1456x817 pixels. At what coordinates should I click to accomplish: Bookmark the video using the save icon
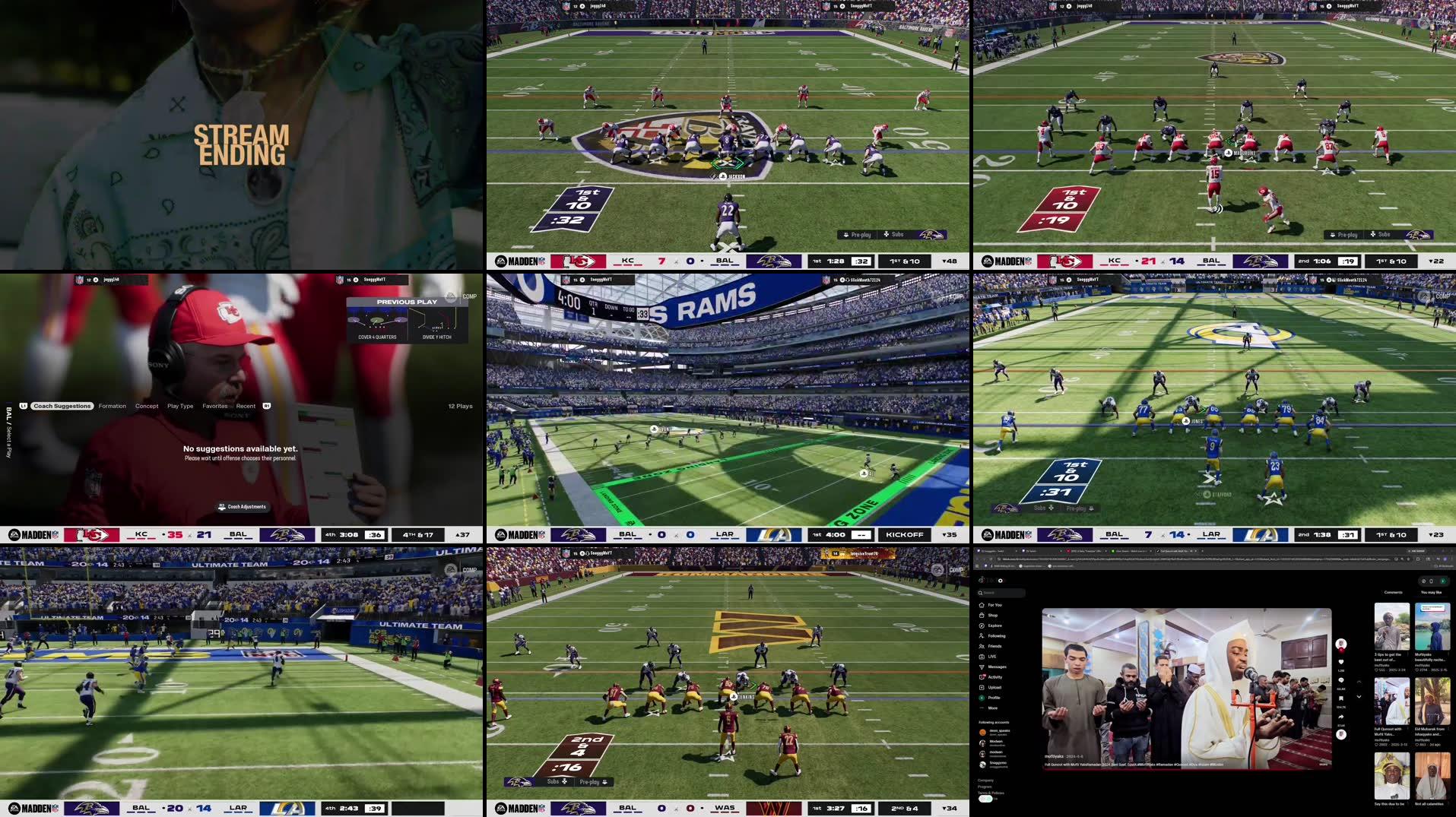pos(1340,697)
